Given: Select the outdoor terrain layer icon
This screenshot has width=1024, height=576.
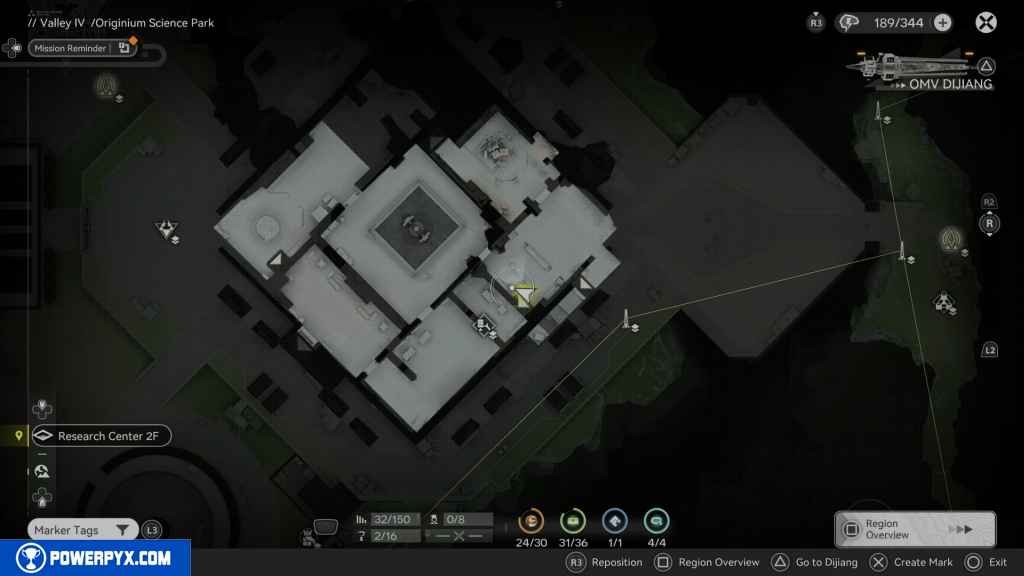Looking at the screenshot, I should (x=42, y=471).
